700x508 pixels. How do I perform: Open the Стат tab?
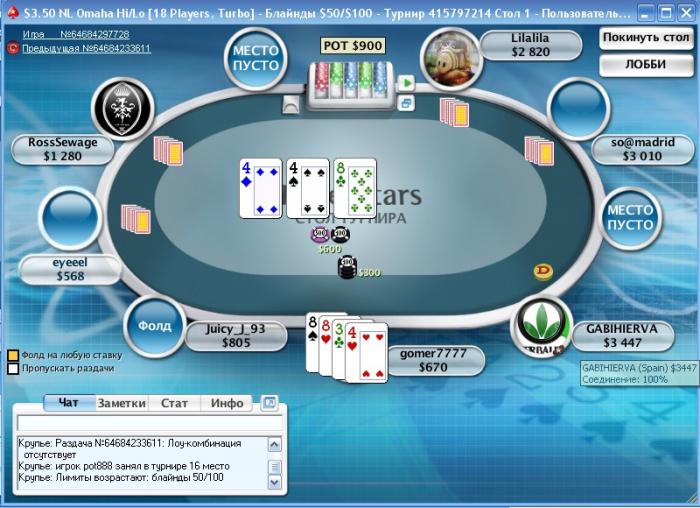[174, 403]
